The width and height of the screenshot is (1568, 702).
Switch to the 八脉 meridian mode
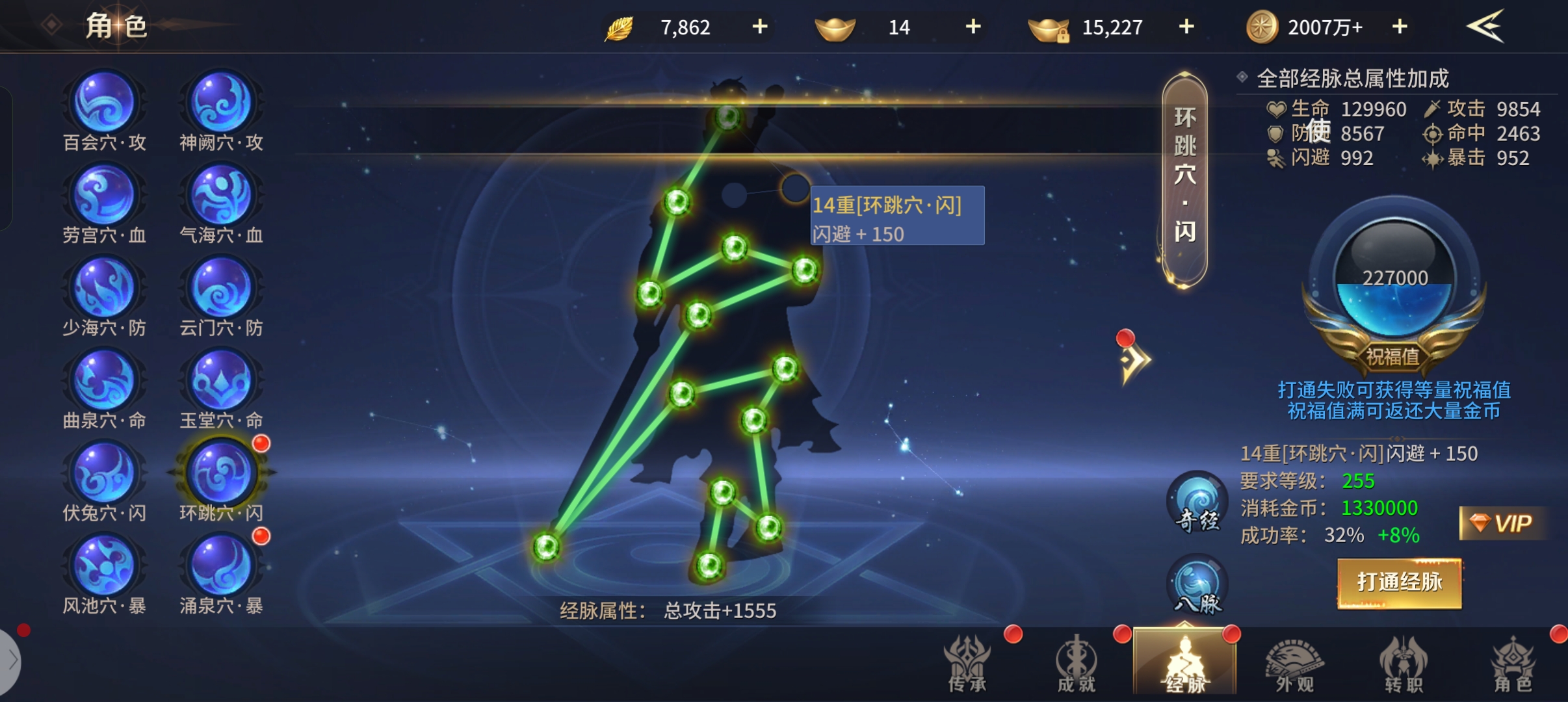point(1197,585)
